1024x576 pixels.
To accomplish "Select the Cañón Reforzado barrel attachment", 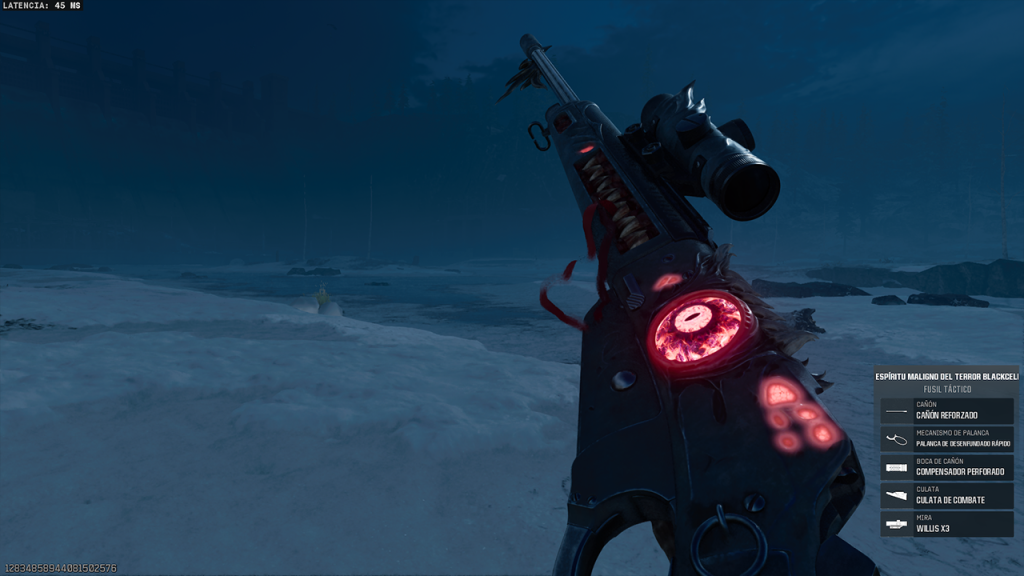I will (947, 411).
